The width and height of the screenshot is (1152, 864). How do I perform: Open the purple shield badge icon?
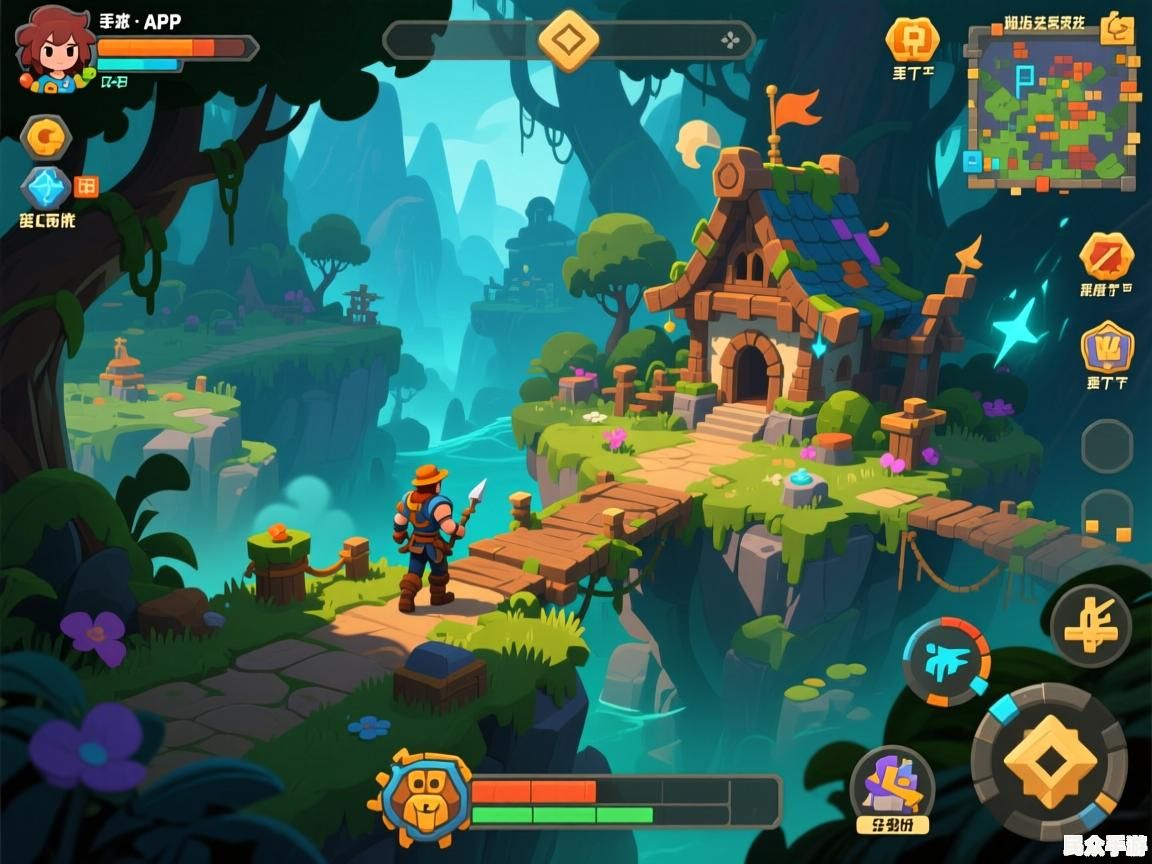[x=1107, y=348]
